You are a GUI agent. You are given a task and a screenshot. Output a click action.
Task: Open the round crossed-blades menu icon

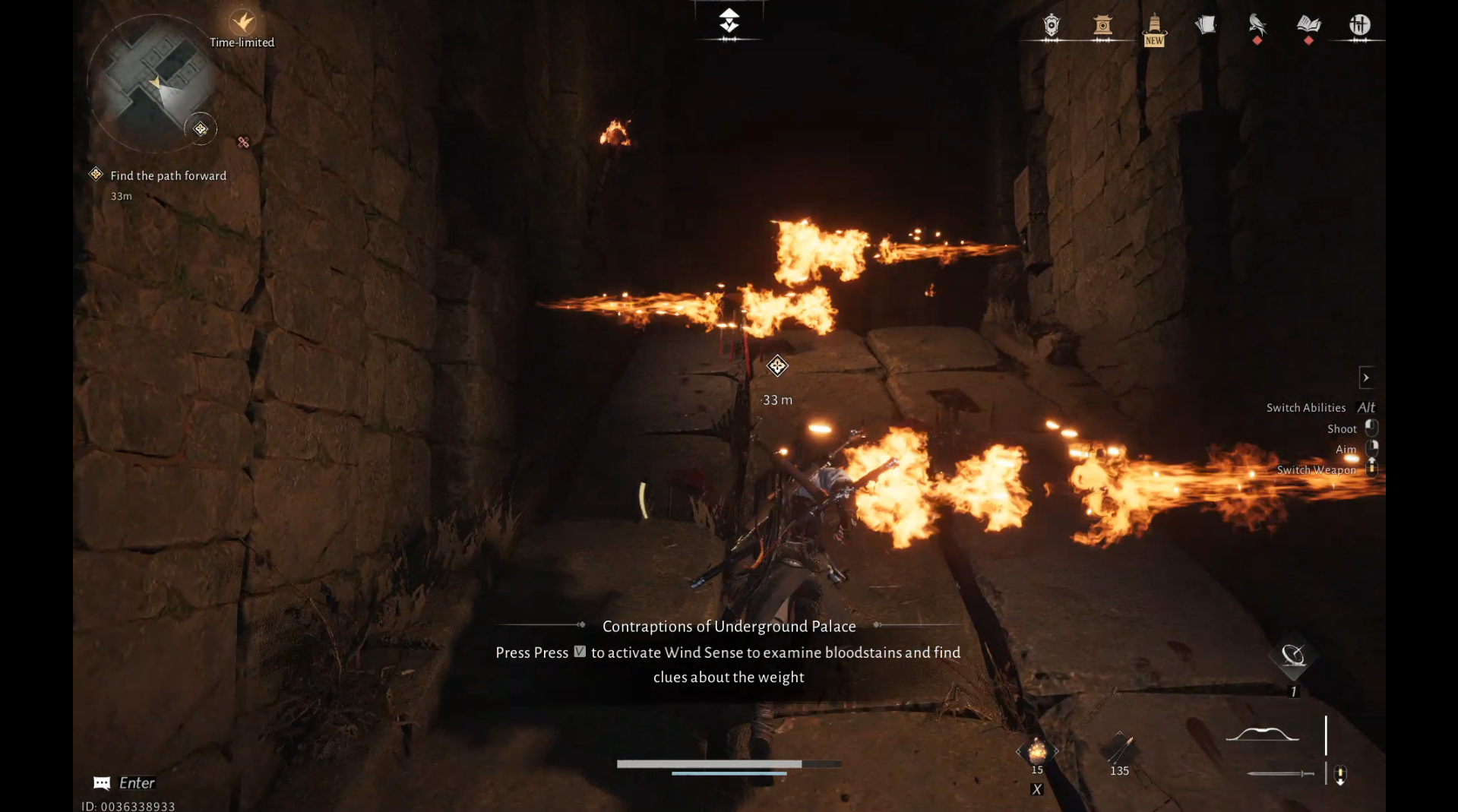(x=1359, y=26)
